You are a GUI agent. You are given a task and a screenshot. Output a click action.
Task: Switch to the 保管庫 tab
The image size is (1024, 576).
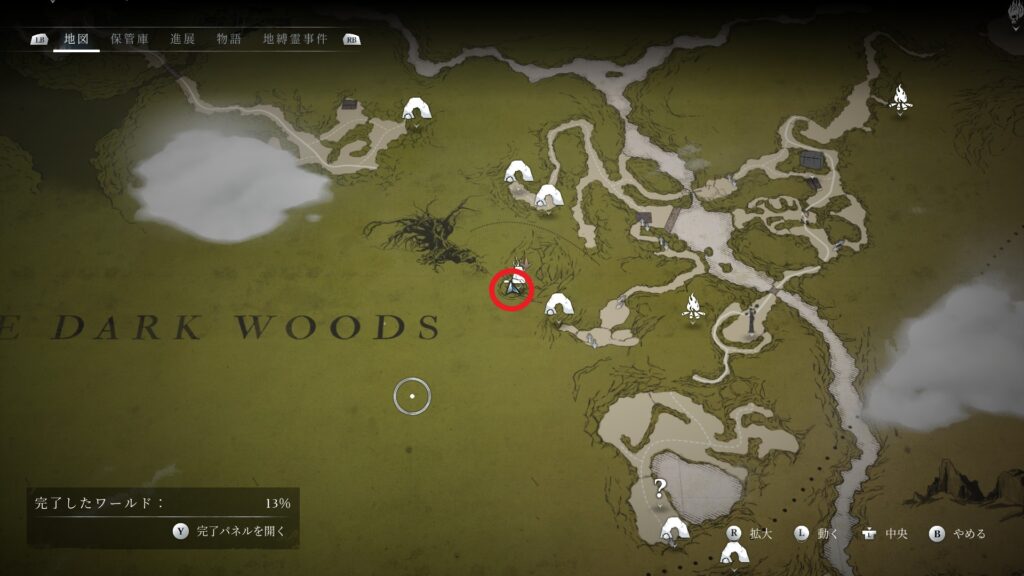(130, 39)
